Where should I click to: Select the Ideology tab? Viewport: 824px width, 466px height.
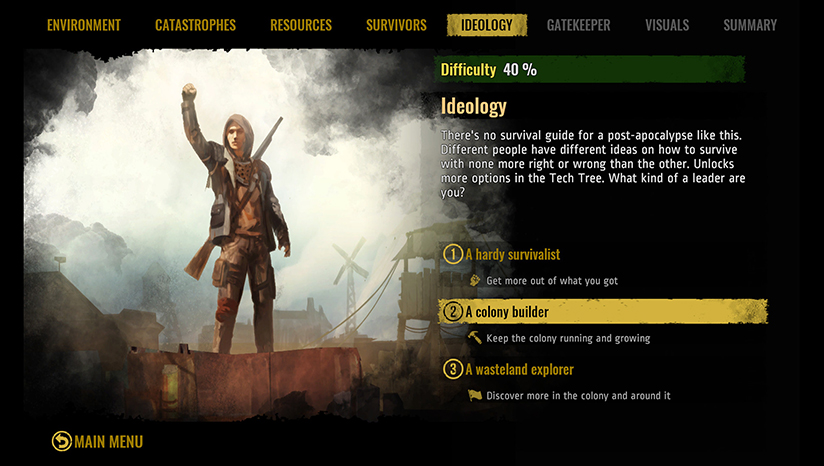[x=487, y=25]
